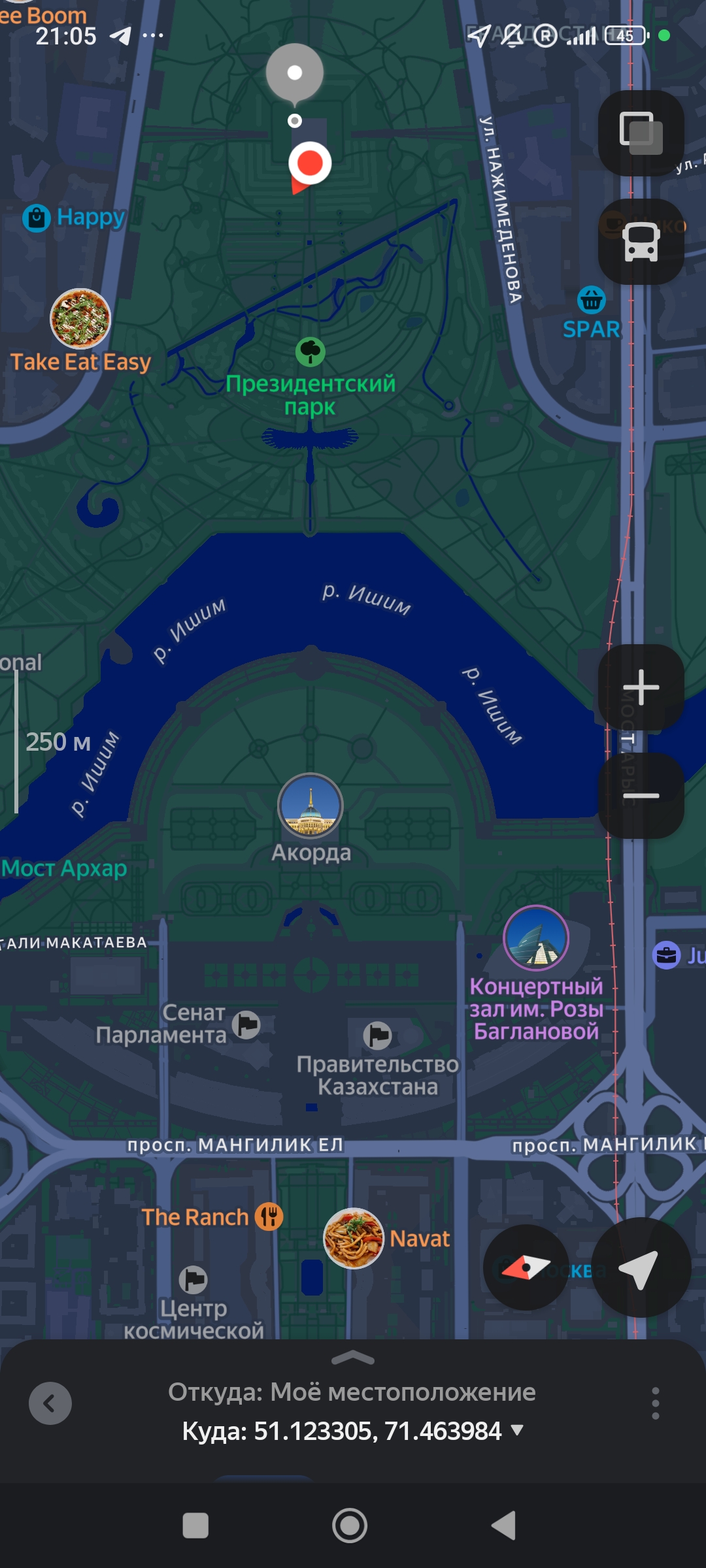Open the three-dot route options menu
This screenshot has height=1568, width=706.
655,1403
